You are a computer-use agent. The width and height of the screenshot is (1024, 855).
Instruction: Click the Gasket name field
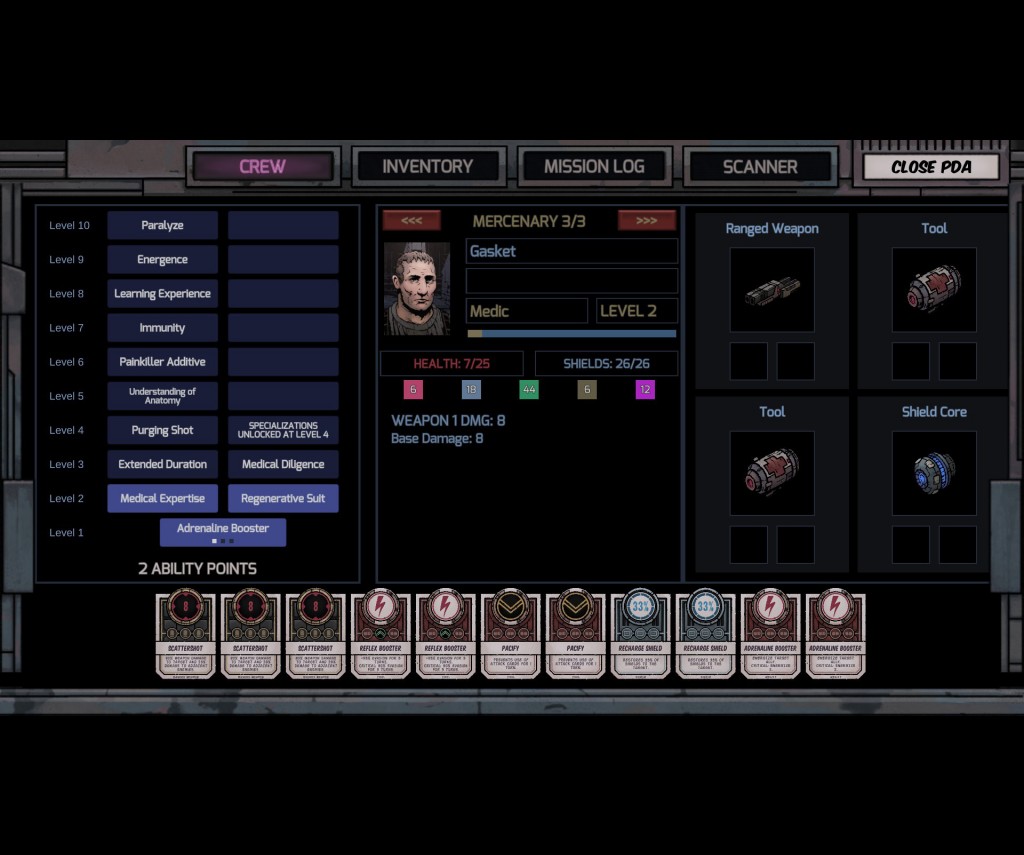point(572,251)
